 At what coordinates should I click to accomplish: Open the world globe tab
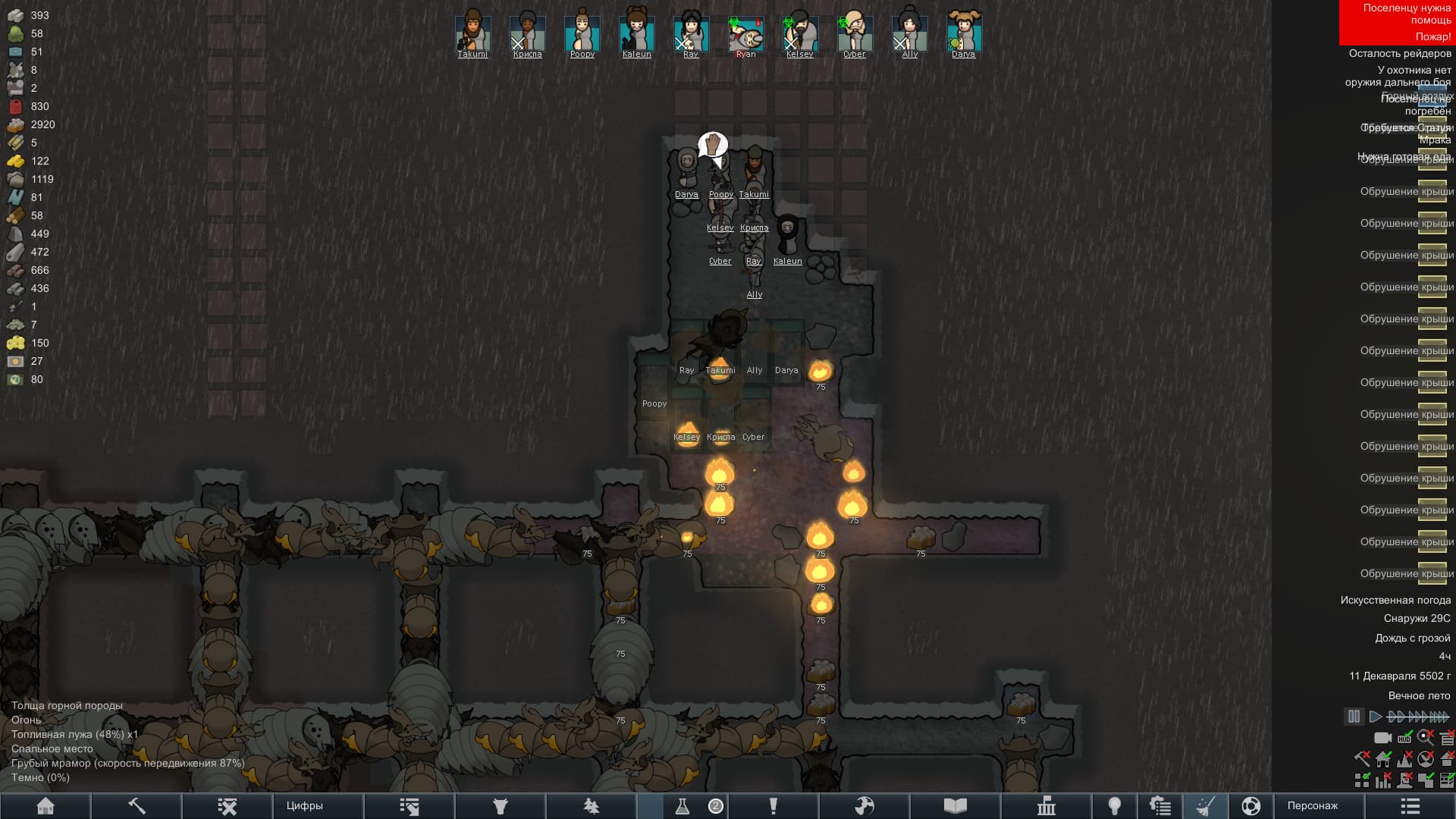click(864, 805)
